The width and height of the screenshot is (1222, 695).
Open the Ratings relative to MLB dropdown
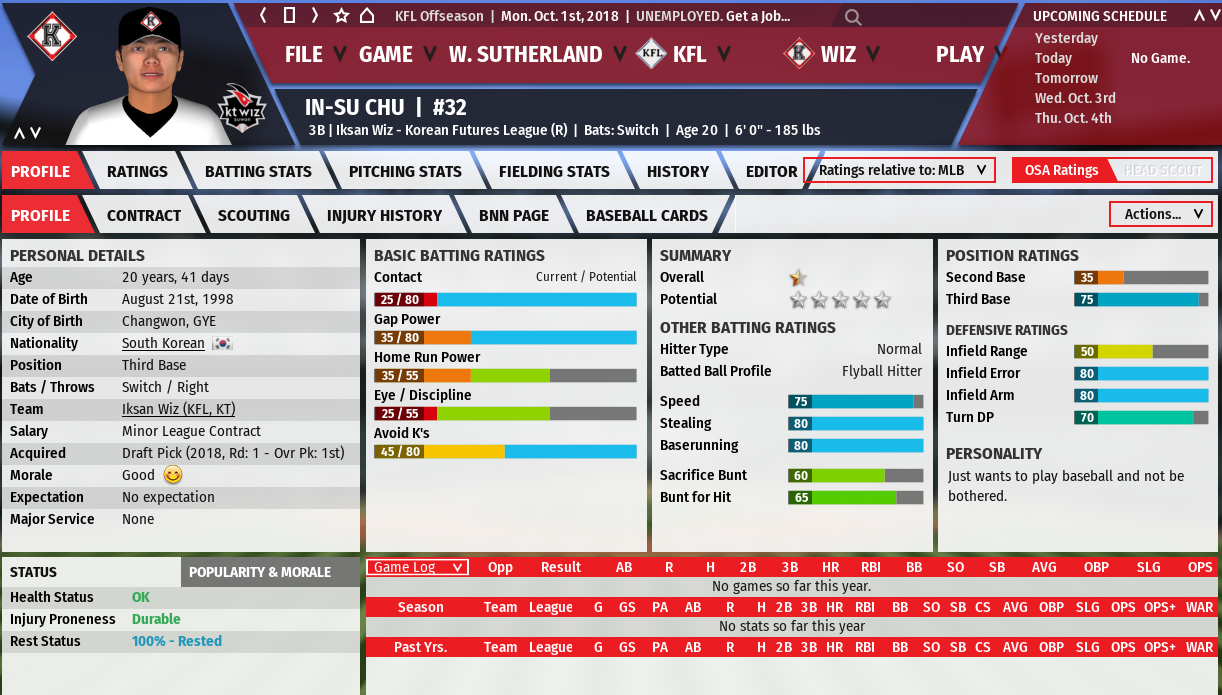coord(901,170)
